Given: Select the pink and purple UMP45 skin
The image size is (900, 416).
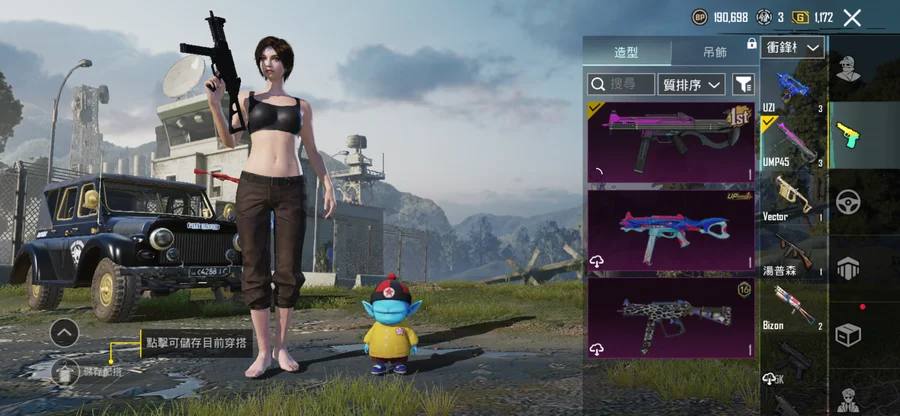Looking at the screenshot, I should click(671, 141).
